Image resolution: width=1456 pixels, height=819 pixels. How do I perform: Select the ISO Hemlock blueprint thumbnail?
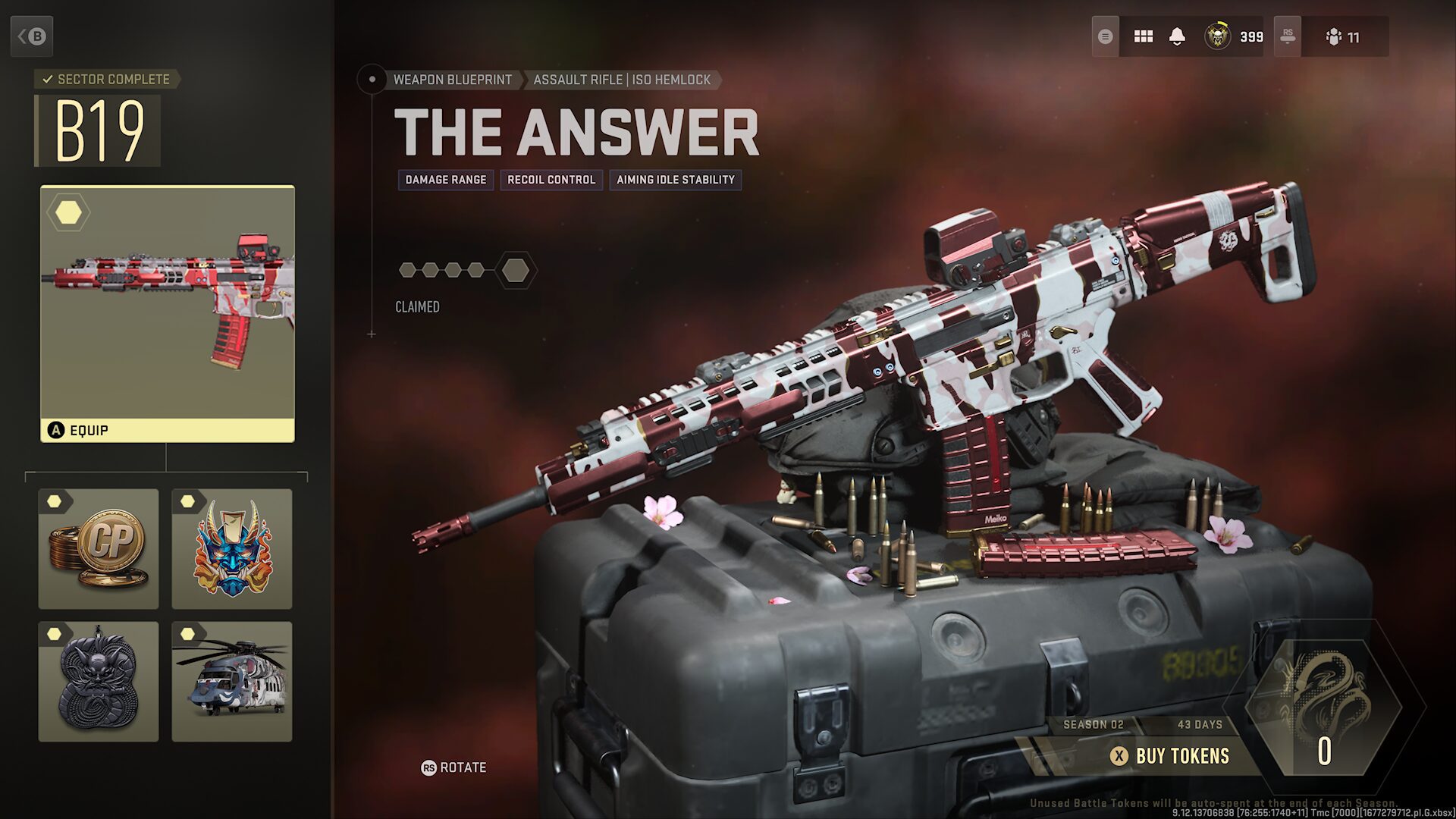click(x=167, y=303)
